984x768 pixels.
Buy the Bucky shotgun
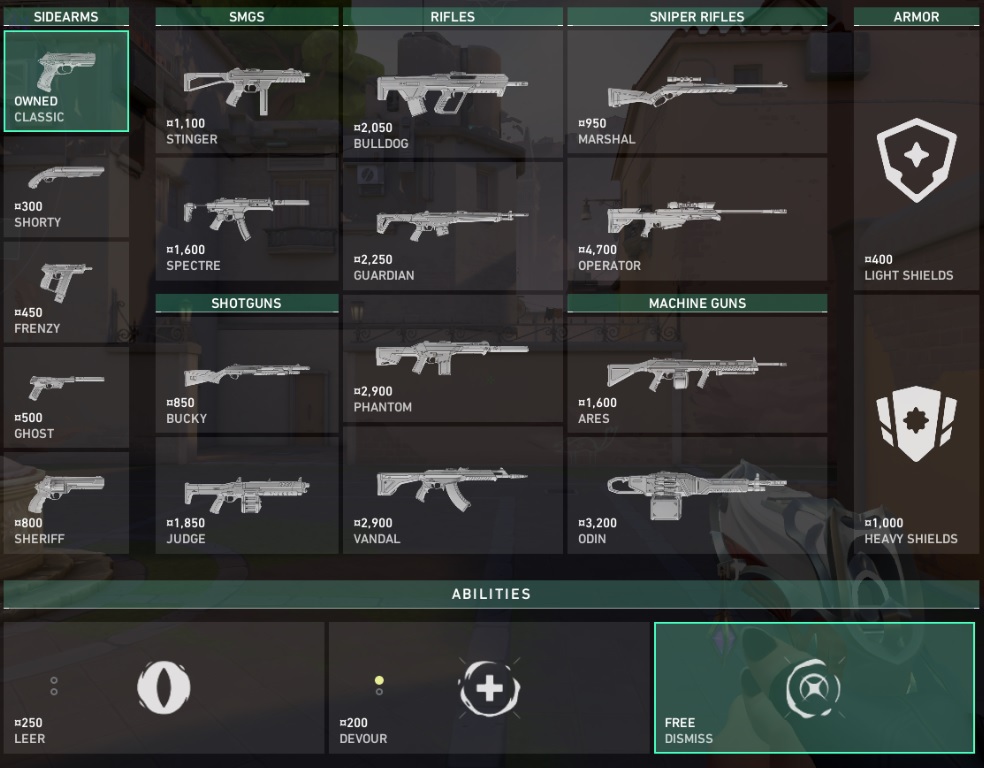tap(247, 375)
